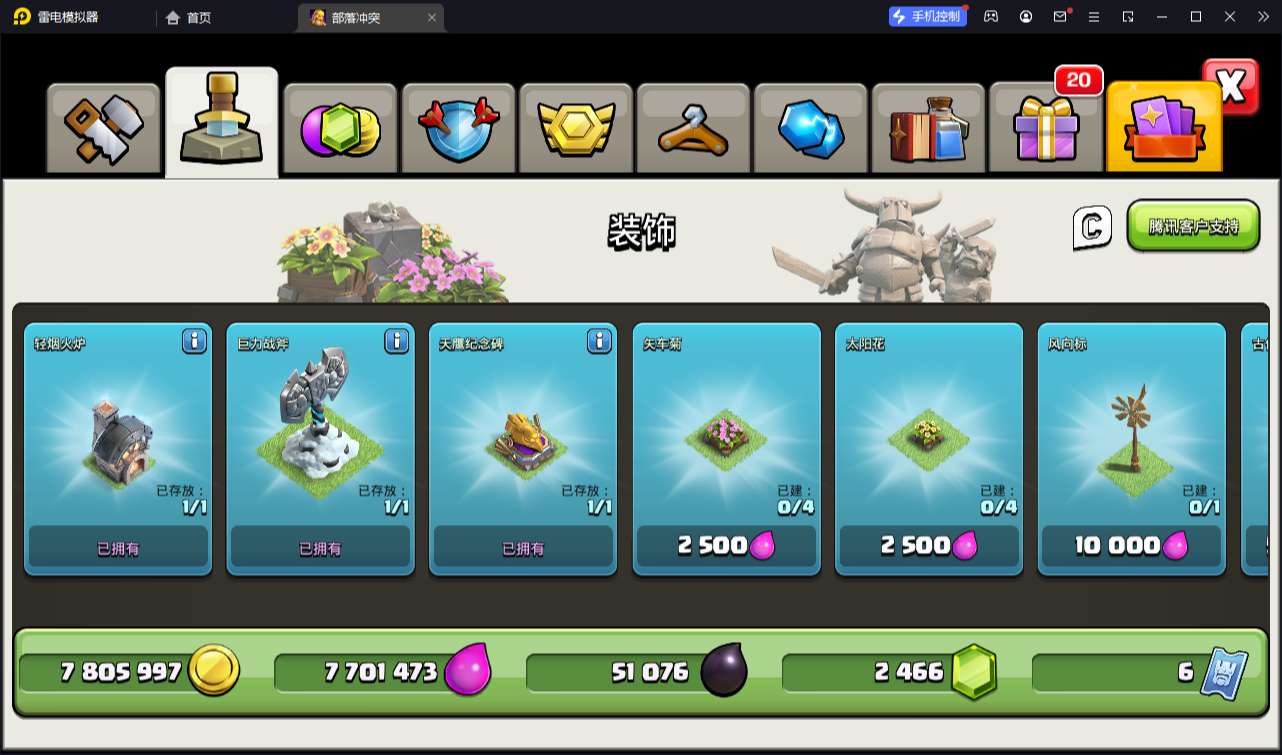Click the 手机控制 phone control button

point(928,17)
